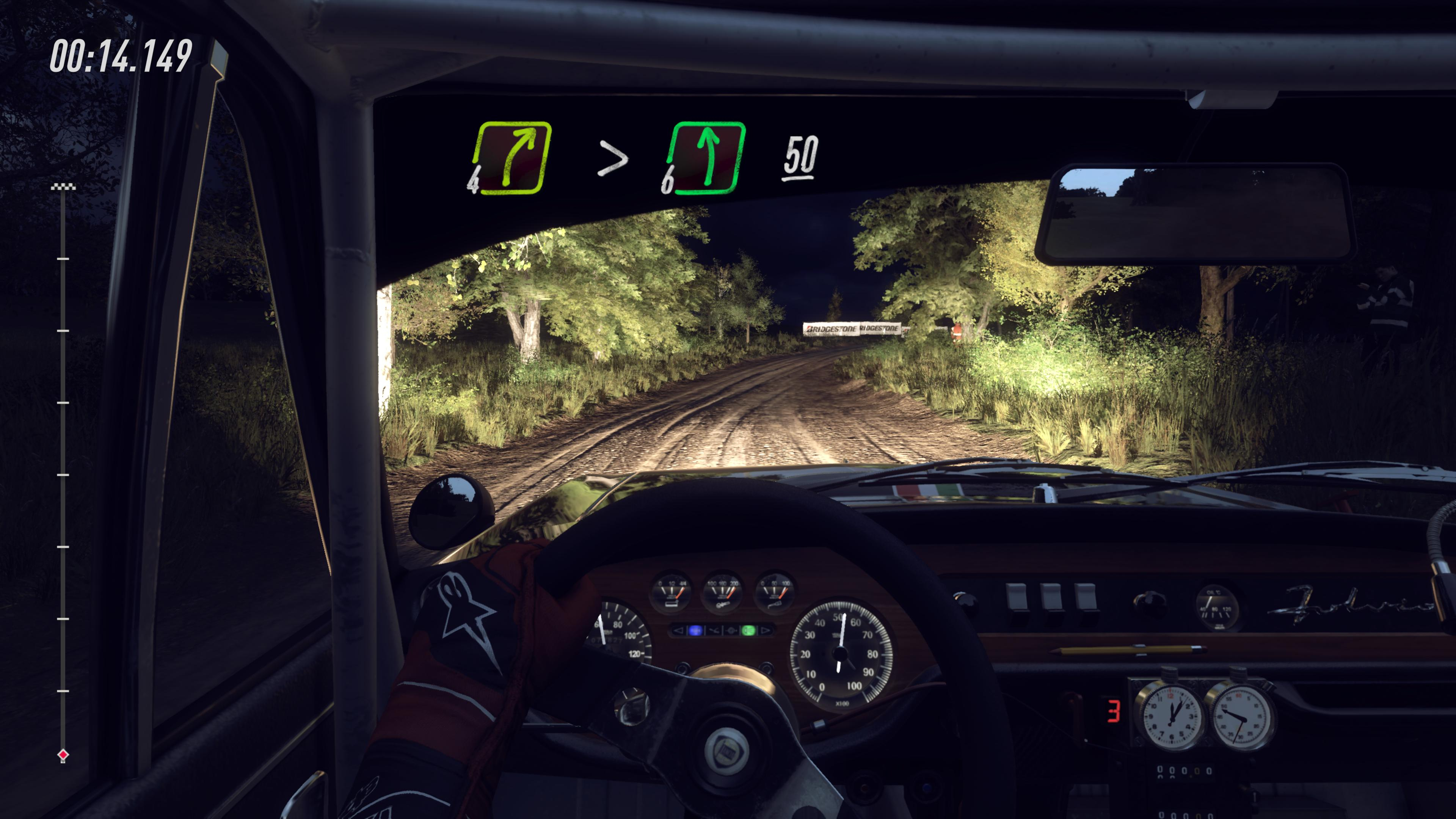The image size is (1456, 819).
Task: Click the checkered finish flag on the progress bar
Action: pos(63,187)
